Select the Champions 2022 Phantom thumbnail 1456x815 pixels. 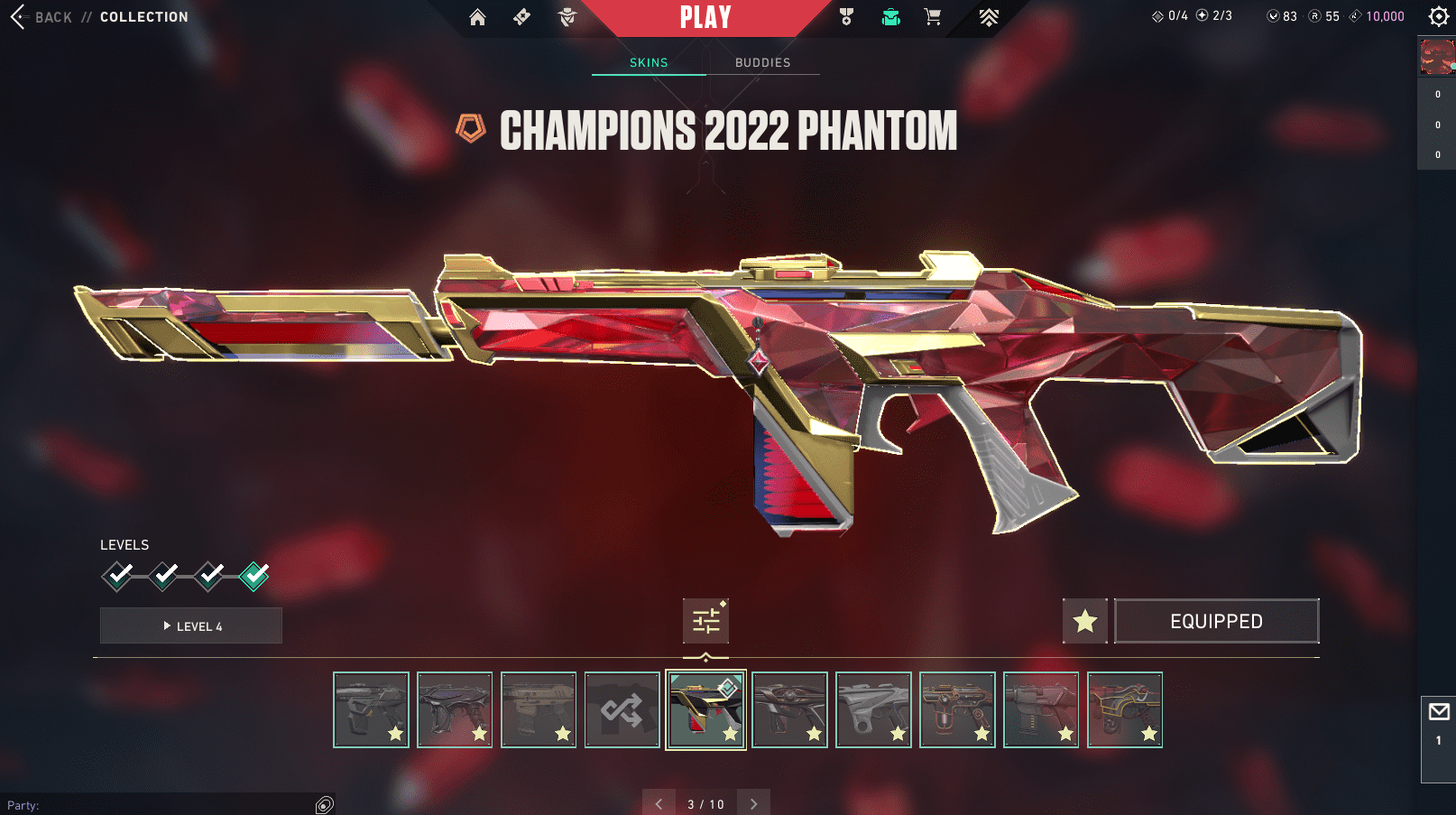point(705,709)
